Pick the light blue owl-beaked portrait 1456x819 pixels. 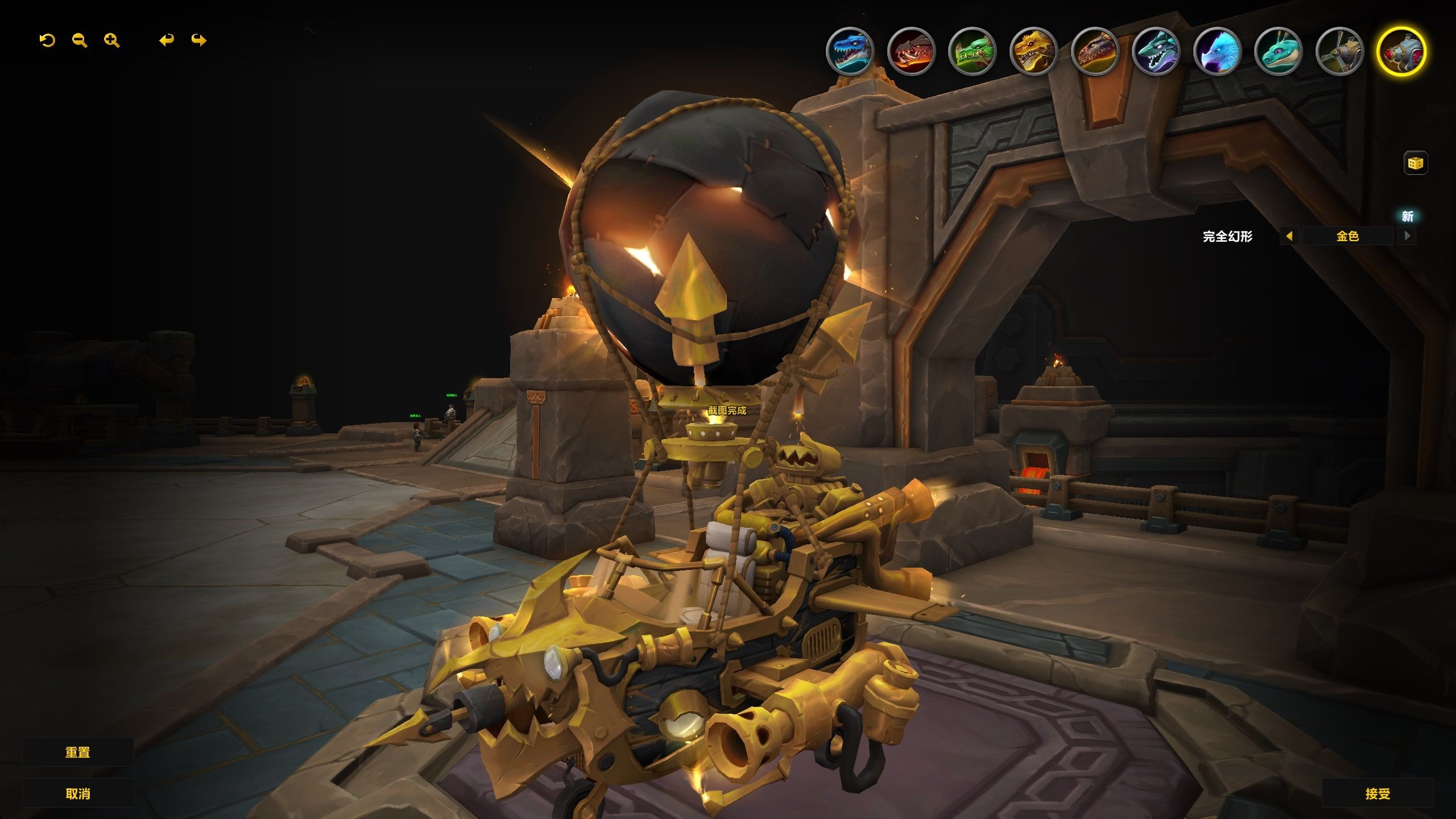point(1217,51)
